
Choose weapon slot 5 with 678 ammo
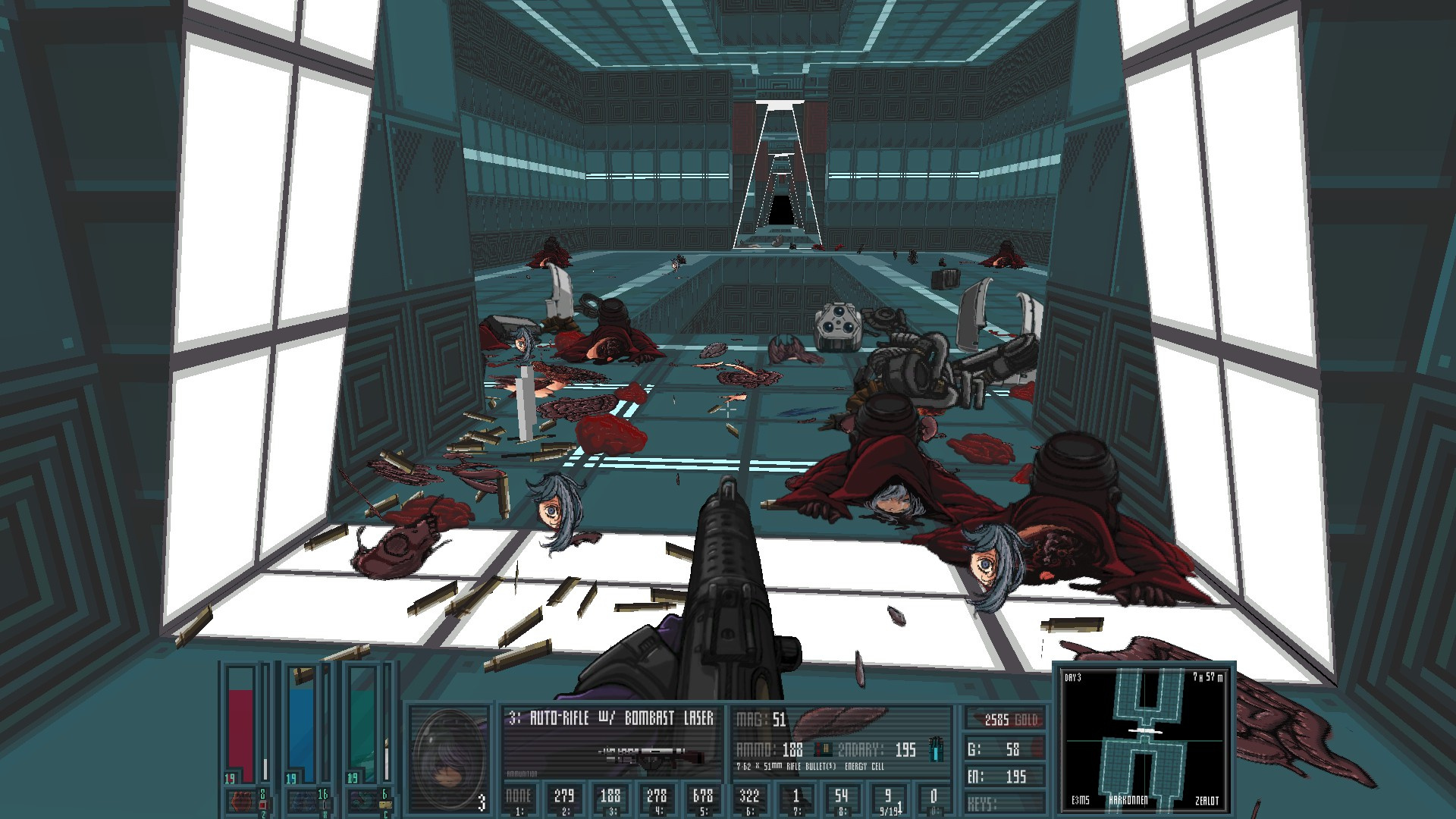[x=703, y=799]
